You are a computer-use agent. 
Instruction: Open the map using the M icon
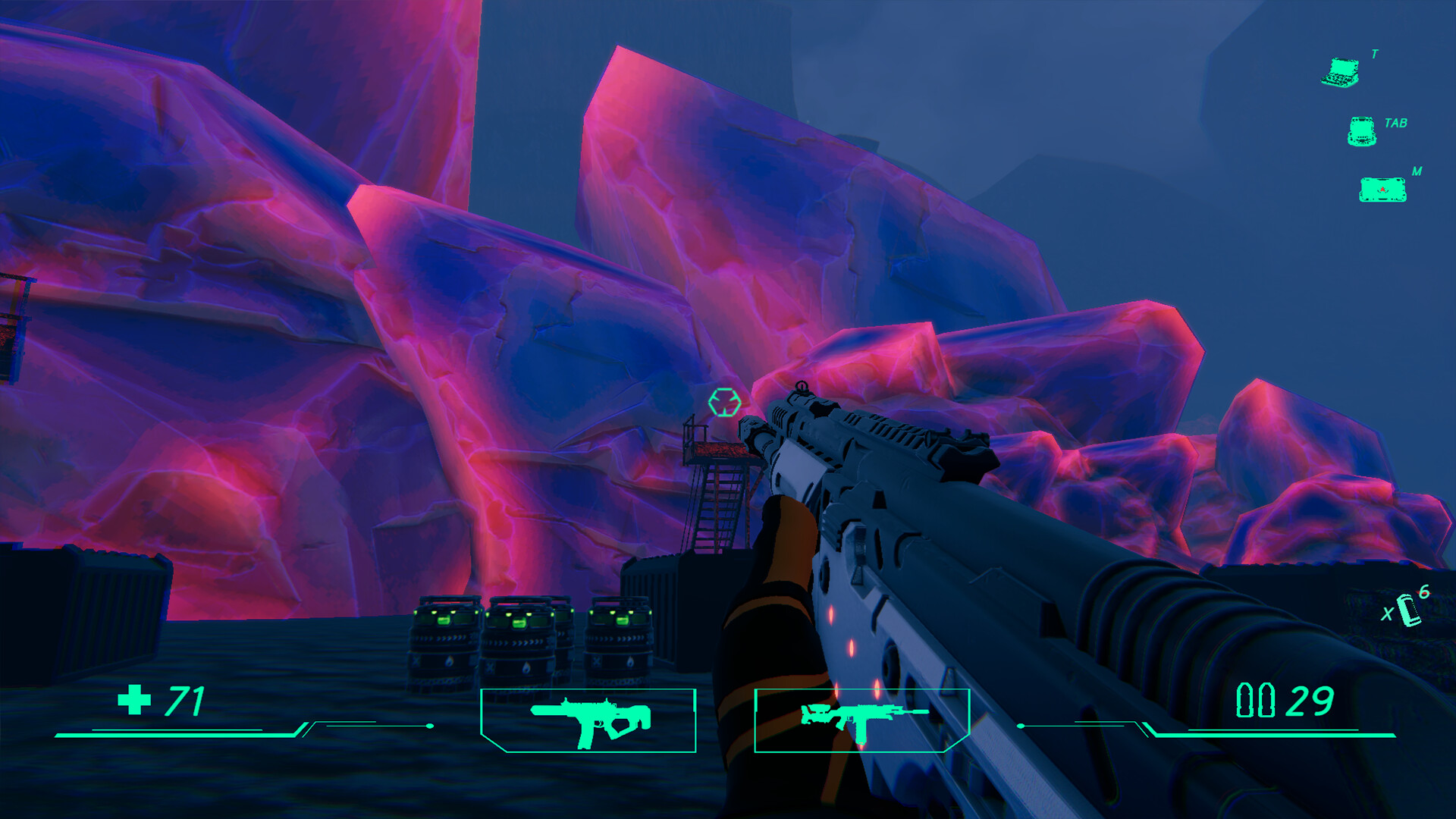tap(1382, 191)
